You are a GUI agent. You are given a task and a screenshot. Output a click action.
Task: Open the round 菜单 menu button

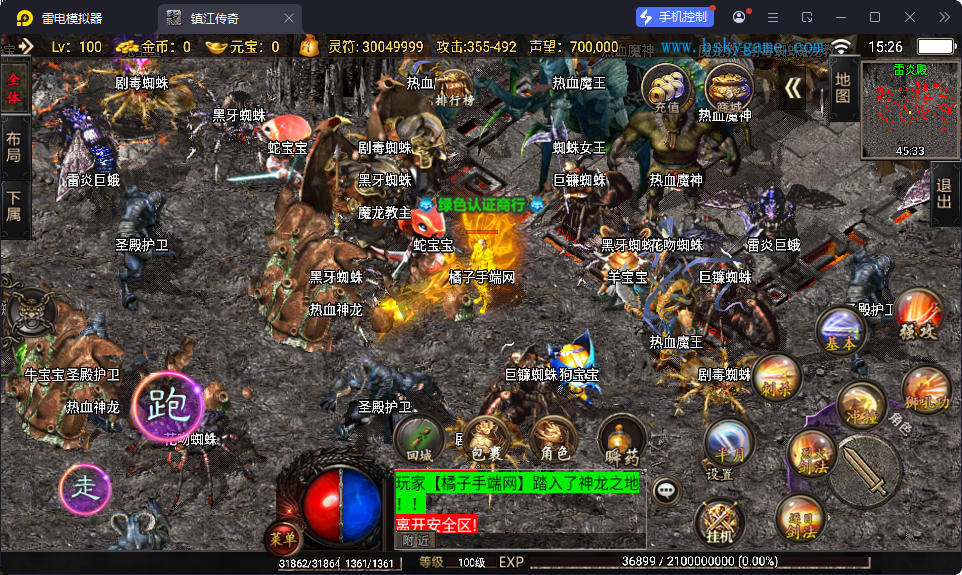(x=284, y=538)
